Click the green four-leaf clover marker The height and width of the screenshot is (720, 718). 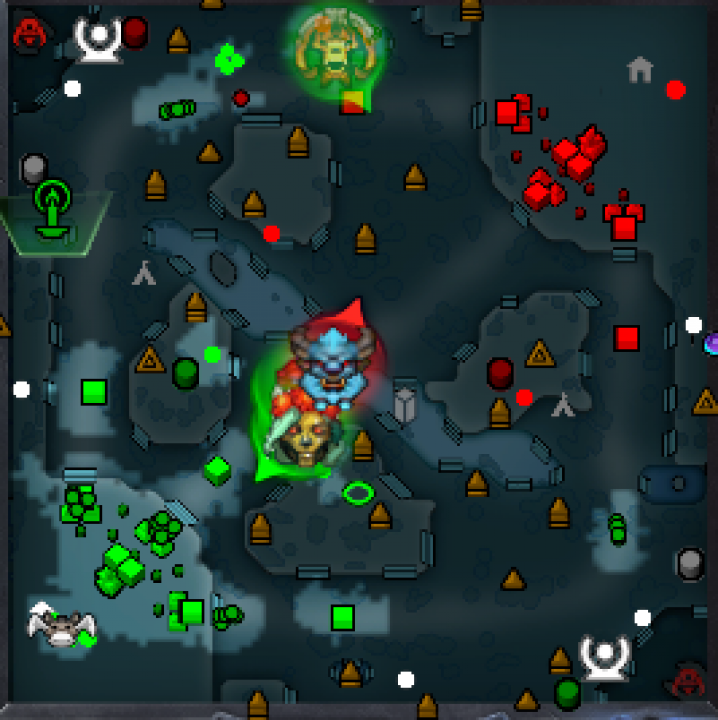click(x=229, y=60)
